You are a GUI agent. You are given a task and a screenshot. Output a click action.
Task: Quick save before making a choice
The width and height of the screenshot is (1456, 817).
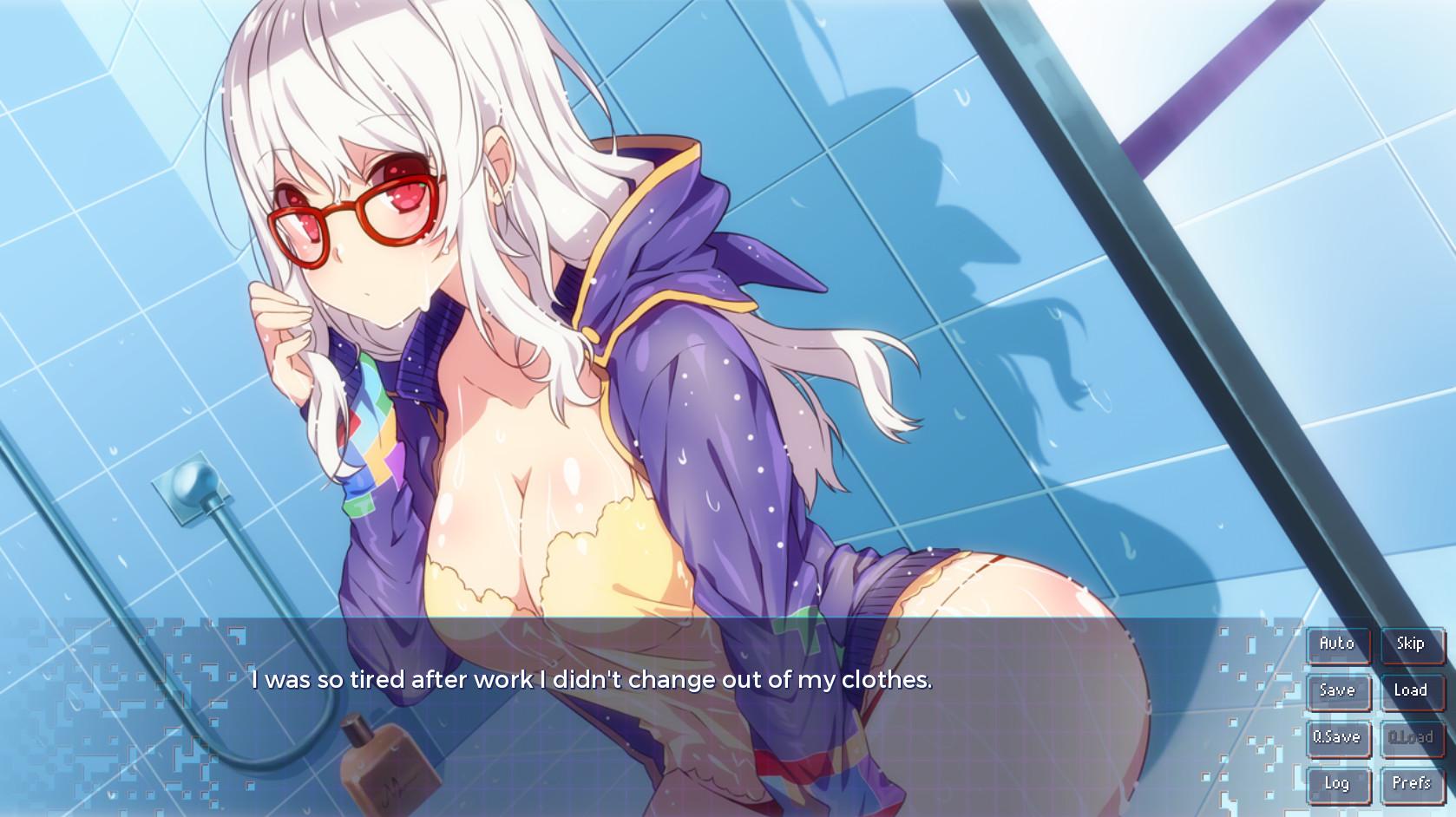pos(1338,737)
